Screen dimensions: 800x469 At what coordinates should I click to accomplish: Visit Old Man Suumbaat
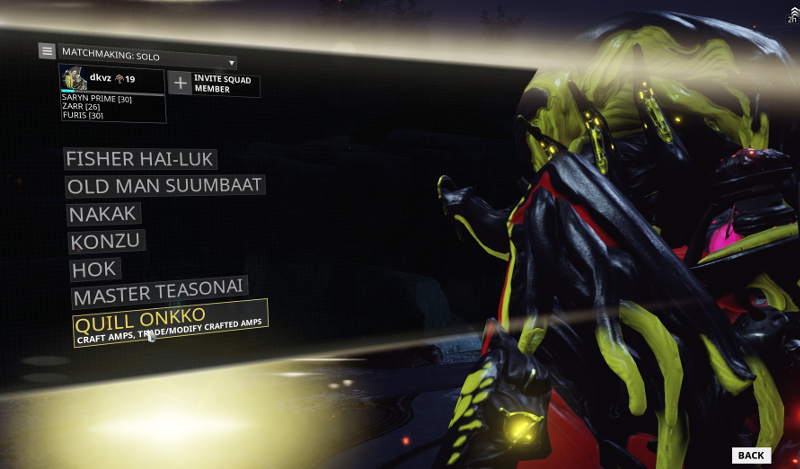(165, 185)
